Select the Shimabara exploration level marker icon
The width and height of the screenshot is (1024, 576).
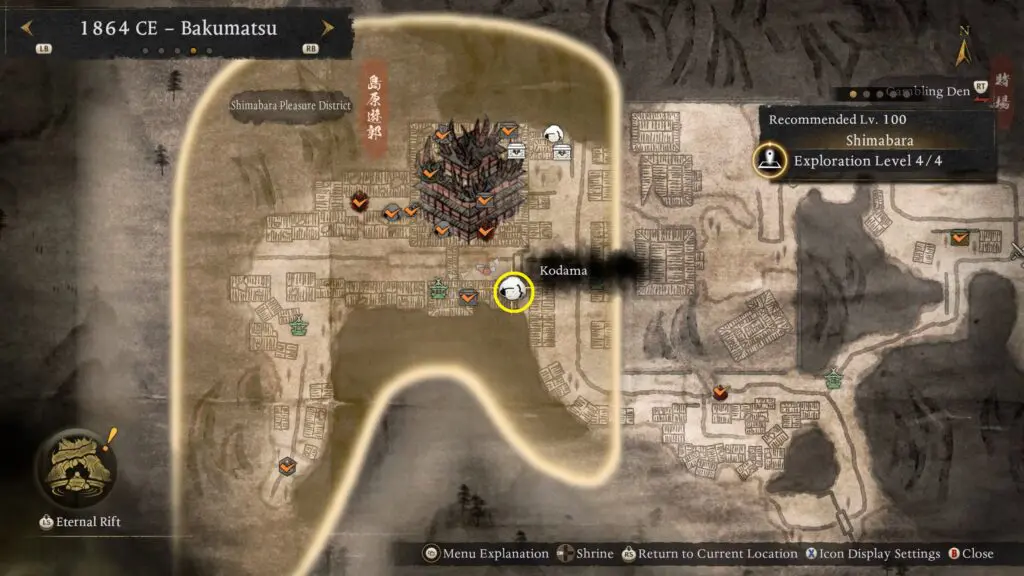coord(769,160)
